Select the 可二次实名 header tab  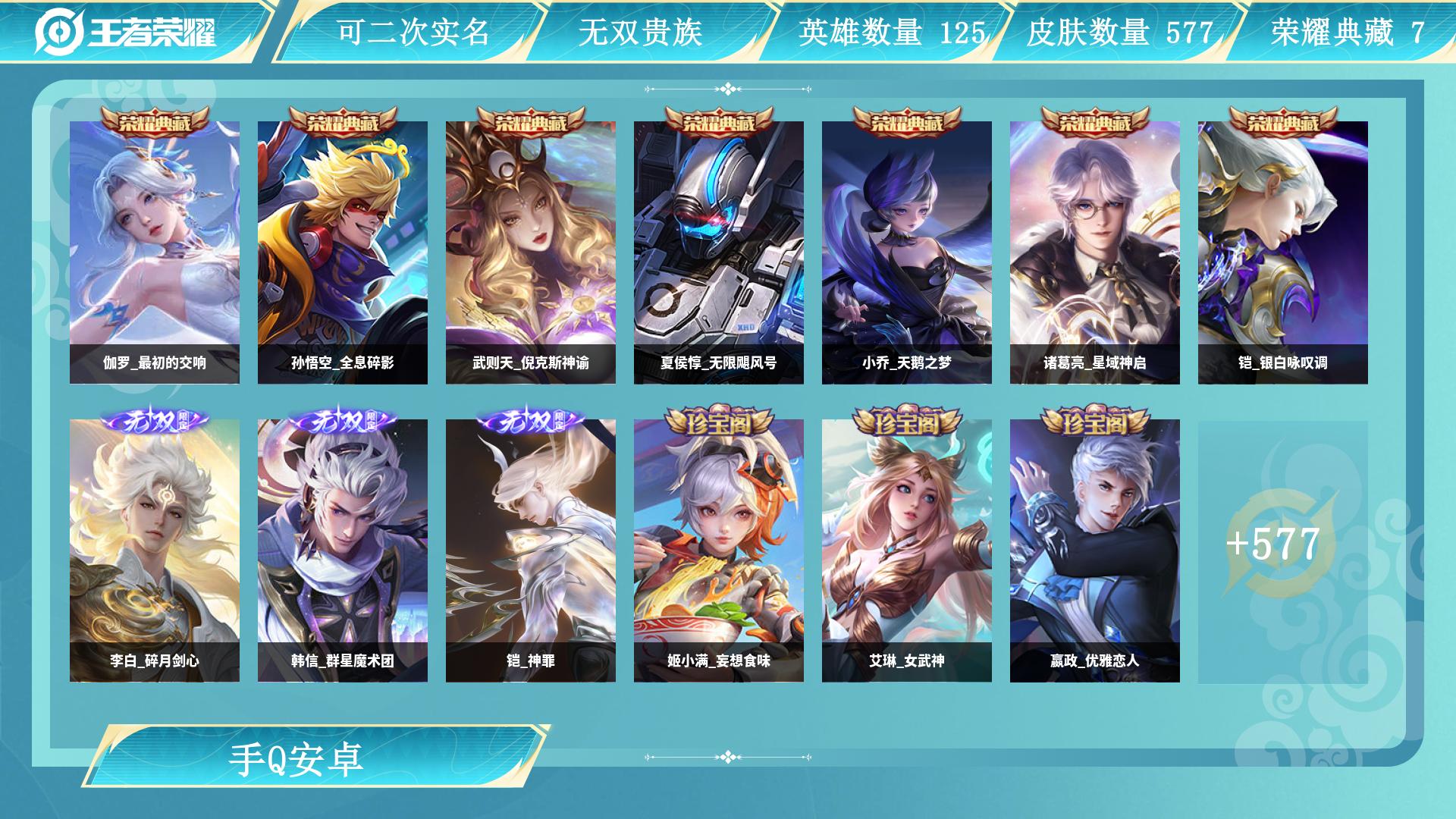click(x=413, y=32)
